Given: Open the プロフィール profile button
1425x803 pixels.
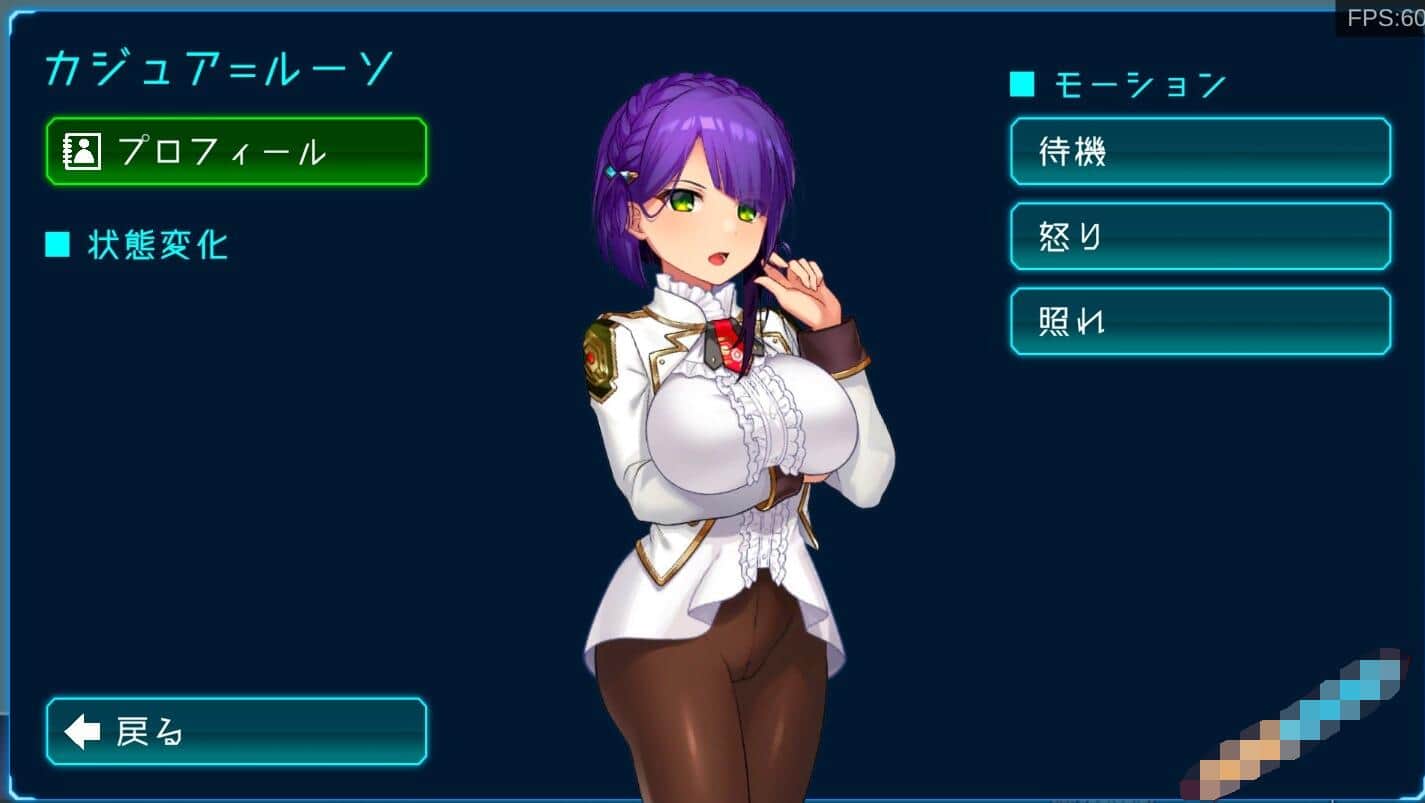Looking at the screenshot, I should point(236,151).
